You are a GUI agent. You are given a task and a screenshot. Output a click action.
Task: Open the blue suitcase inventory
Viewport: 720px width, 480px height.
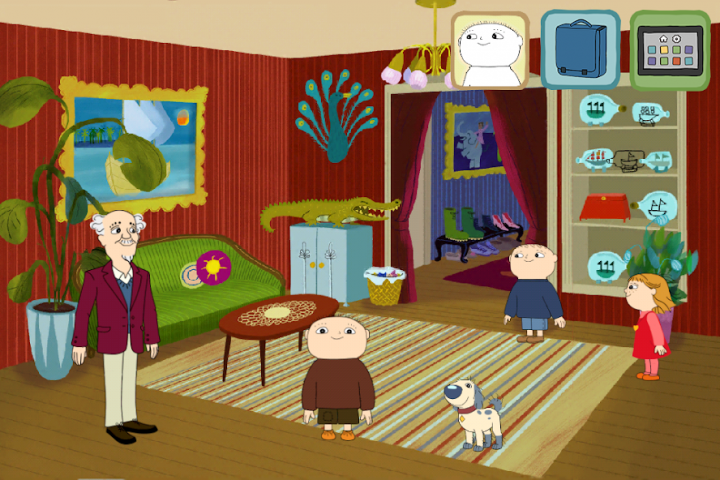[x=581, y=48]
